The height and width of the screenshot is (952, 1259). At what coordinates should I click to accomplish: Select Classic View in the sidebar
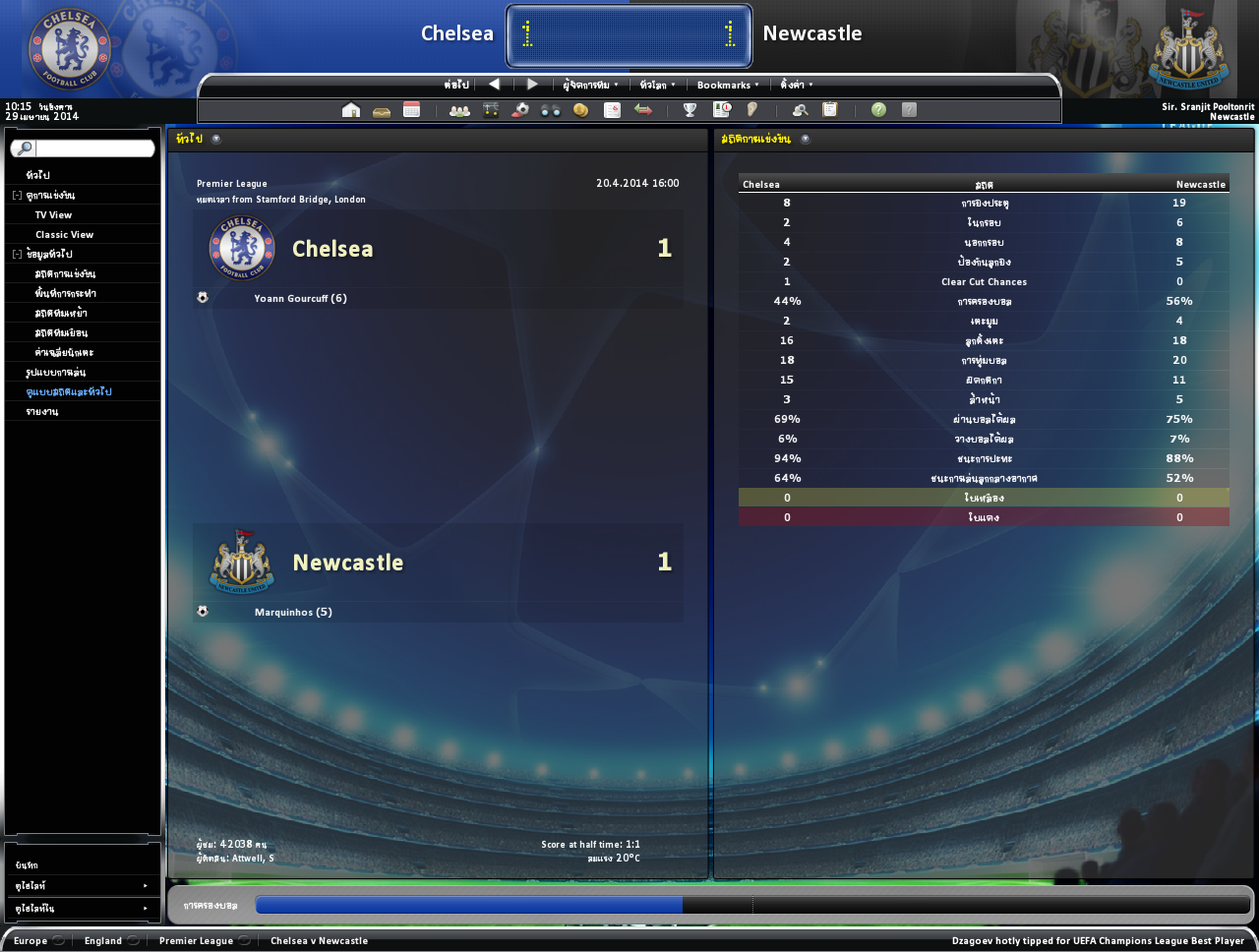64,234
